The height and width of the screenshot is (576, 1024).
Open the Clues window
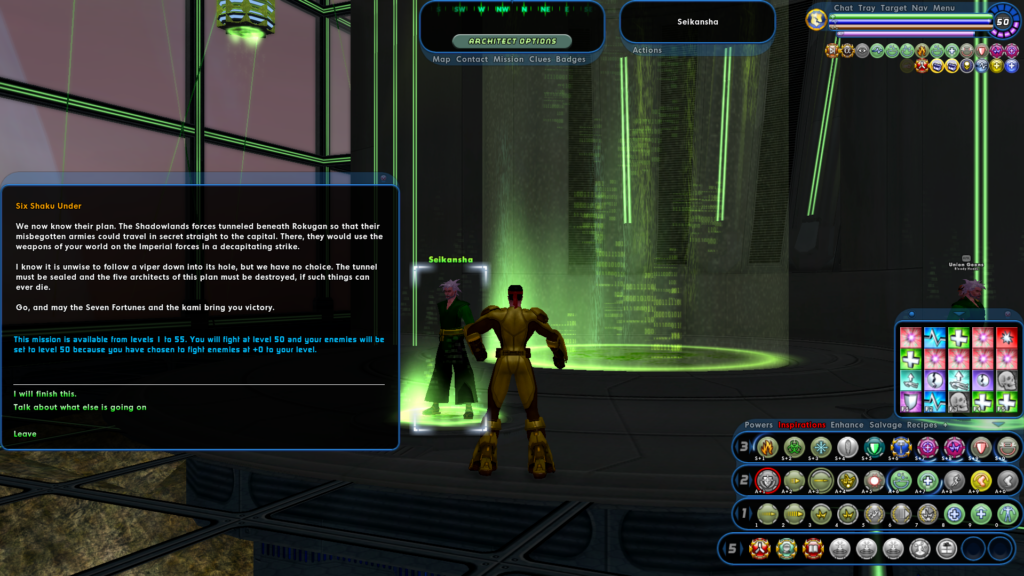(x=540, y=59)
